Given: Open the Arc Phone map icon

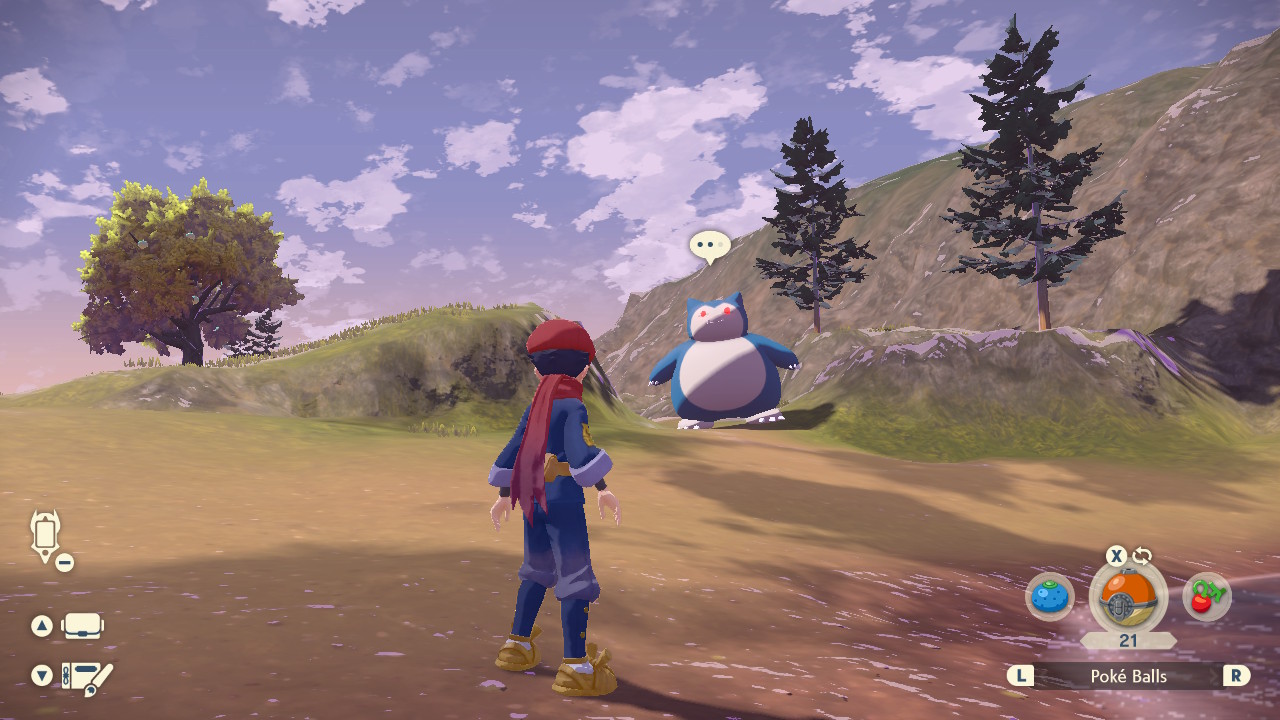Looking at the screenshot, I should [46, 535].
